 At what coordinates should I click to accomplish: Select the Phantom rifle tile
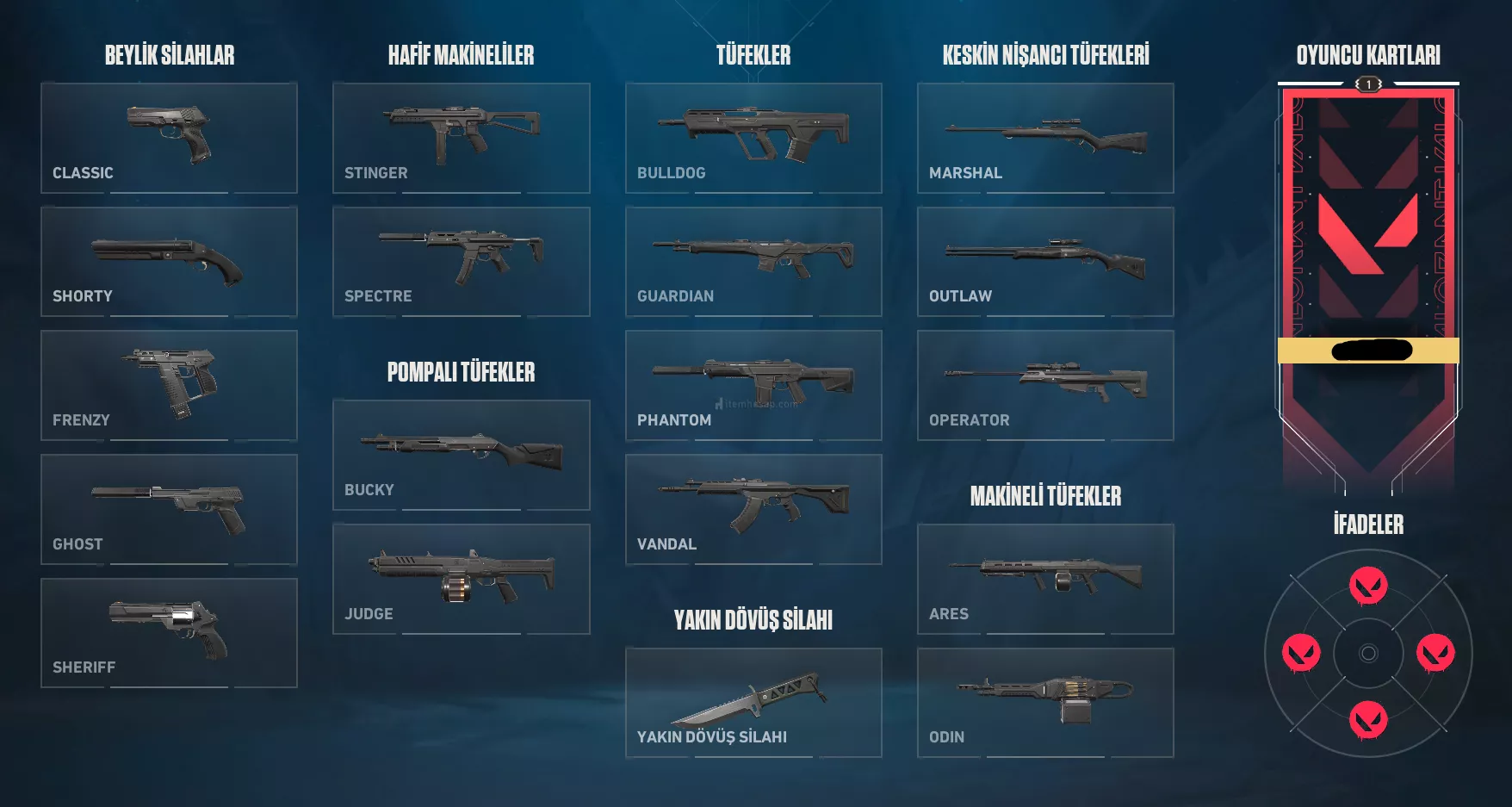753,385
